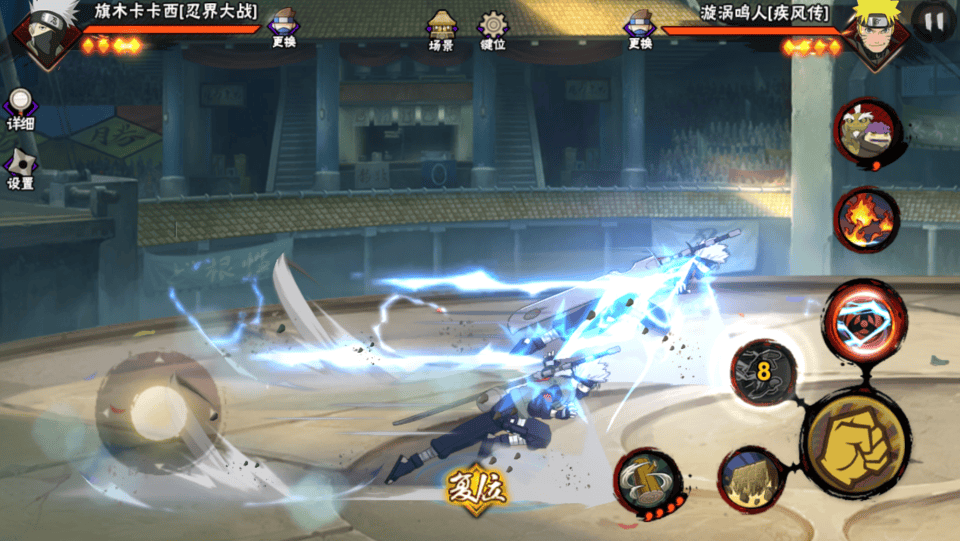Click 更换 beside Kakashi's health bar

(283, 28)
